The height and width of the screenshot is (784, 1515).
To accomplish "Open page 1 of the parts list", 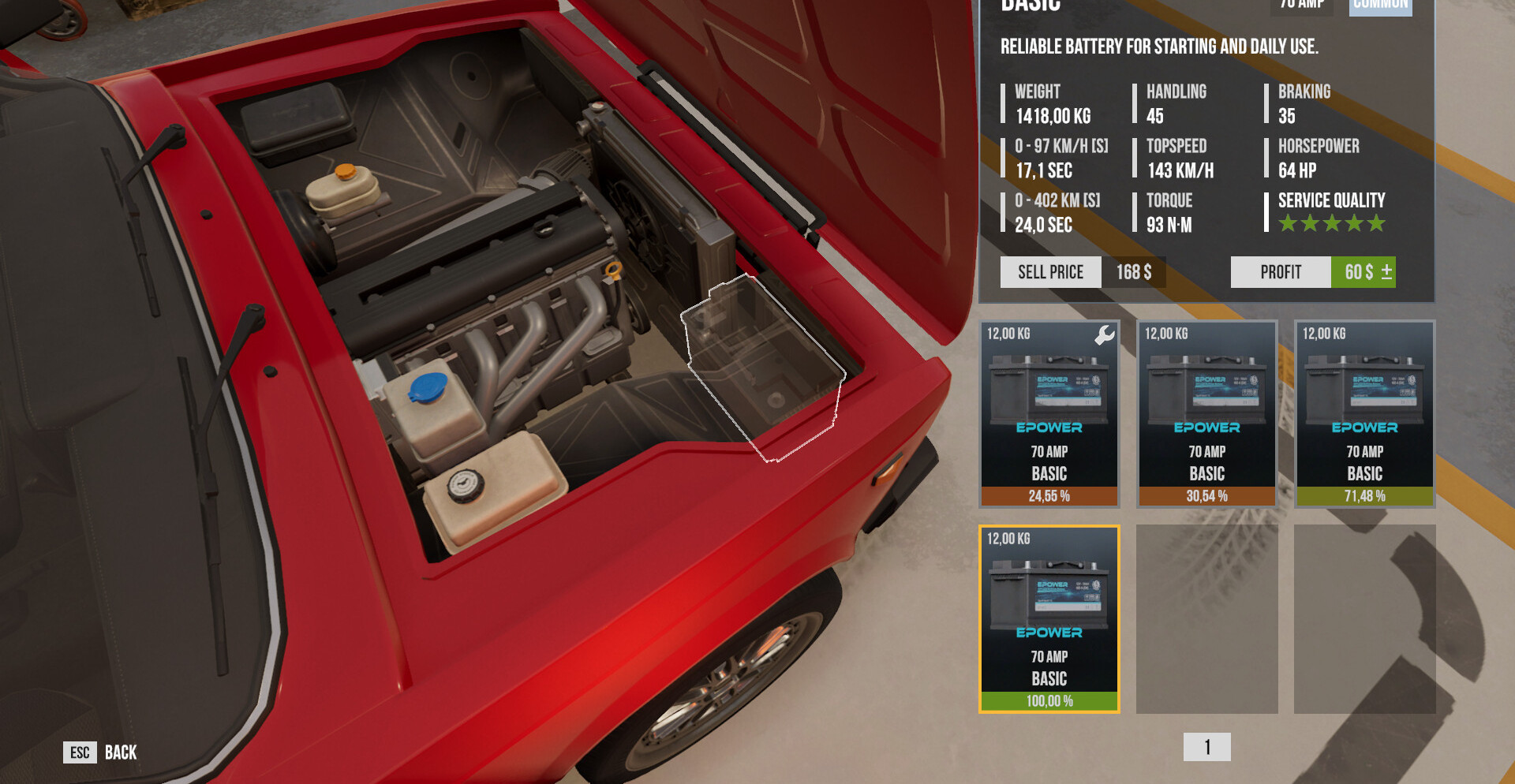I will pos(1206,747).
